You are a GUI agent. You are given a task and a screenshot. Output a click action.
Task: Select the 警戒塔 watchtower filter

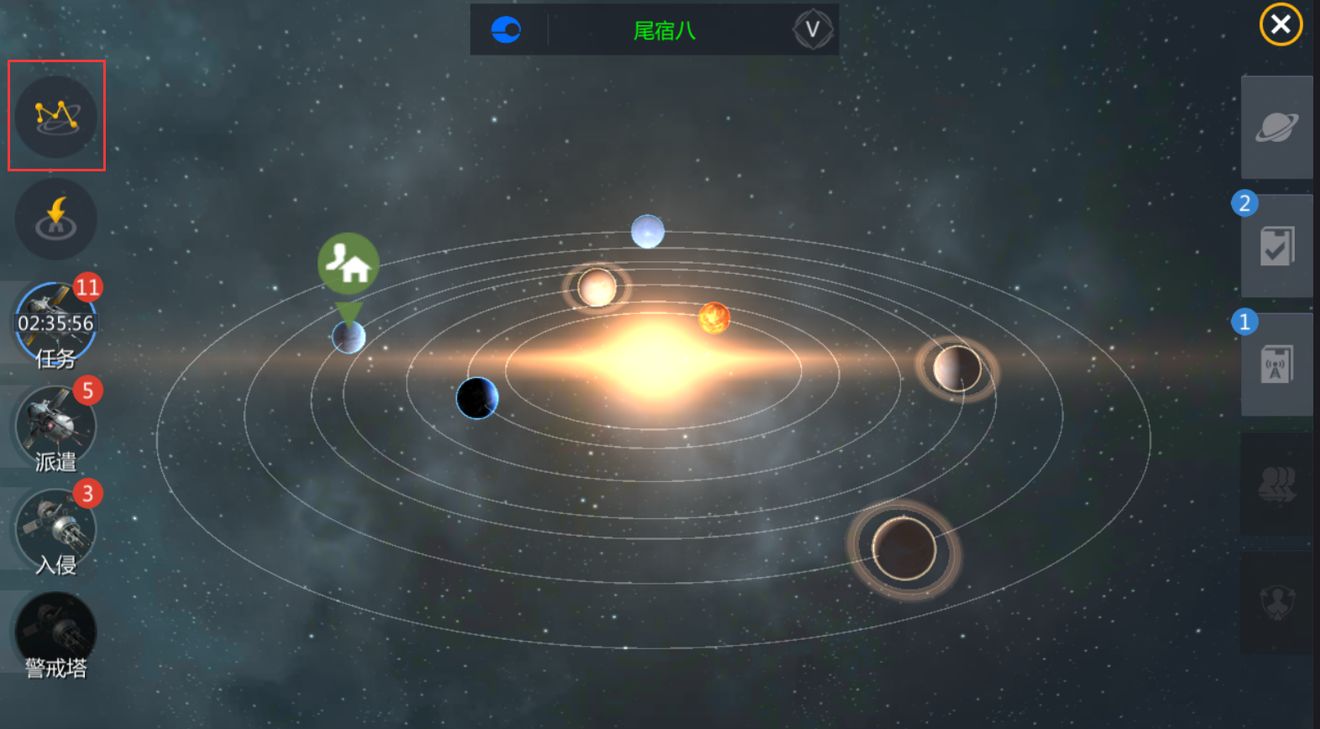(56, 634)
